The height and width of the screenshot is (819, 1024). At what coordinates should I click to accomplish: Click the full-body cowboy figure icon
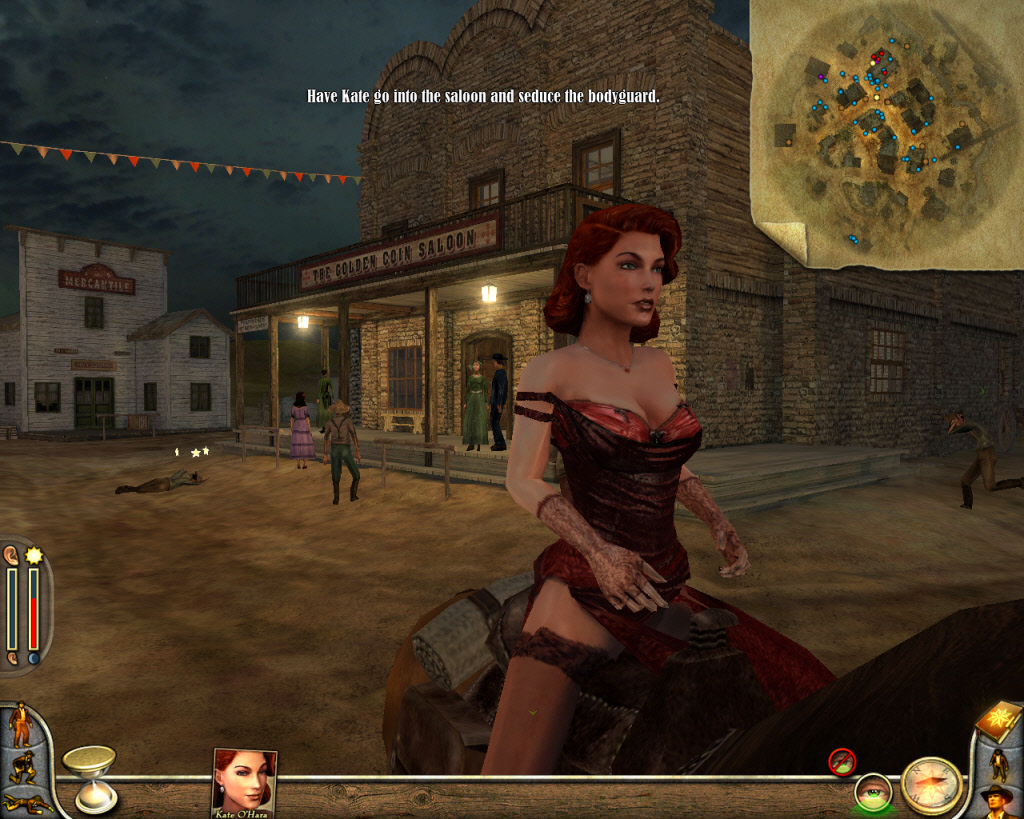point(998,763)
